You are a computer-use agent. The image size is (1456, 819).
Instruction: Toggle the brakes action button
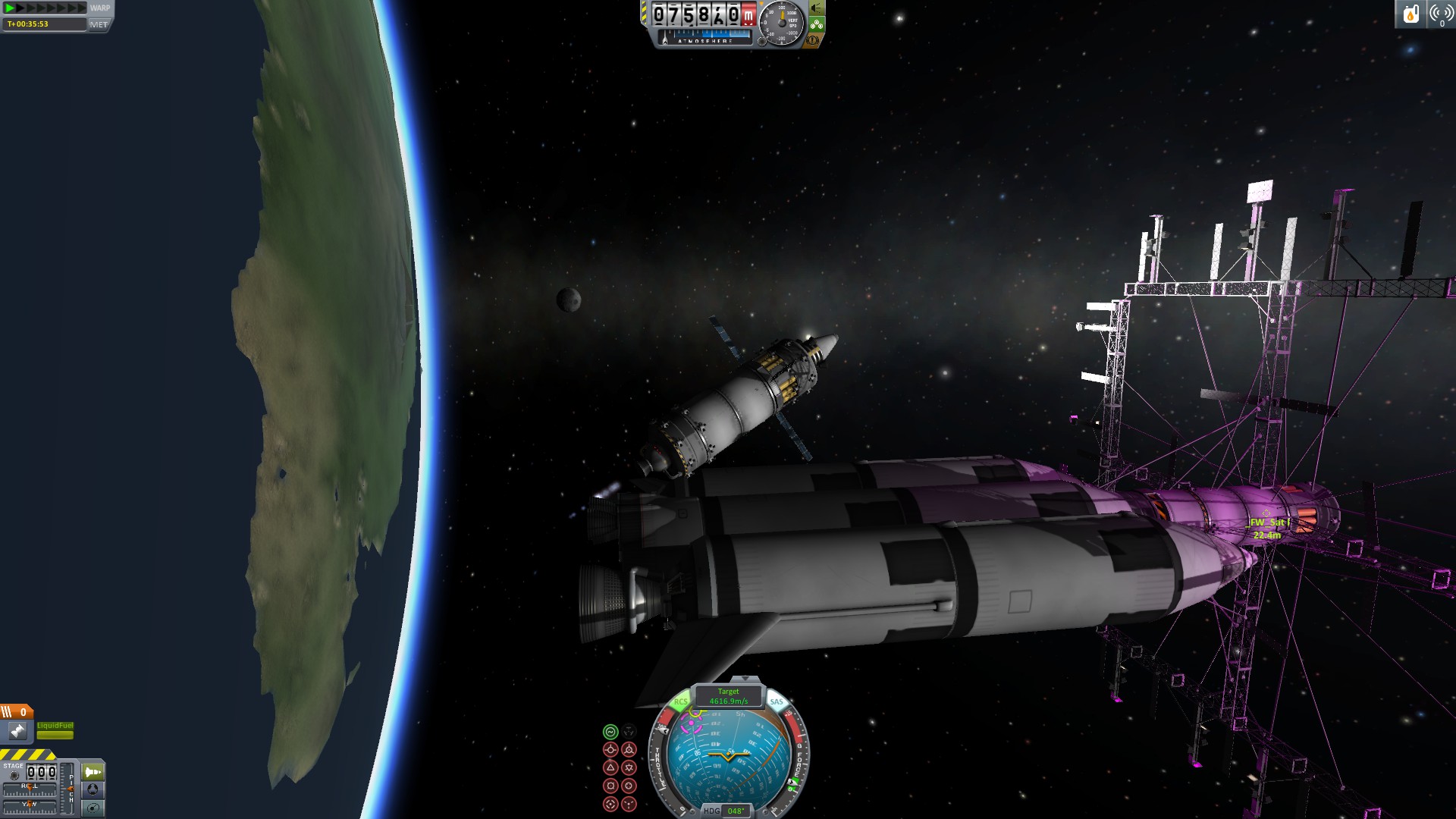tap(812, 40)
